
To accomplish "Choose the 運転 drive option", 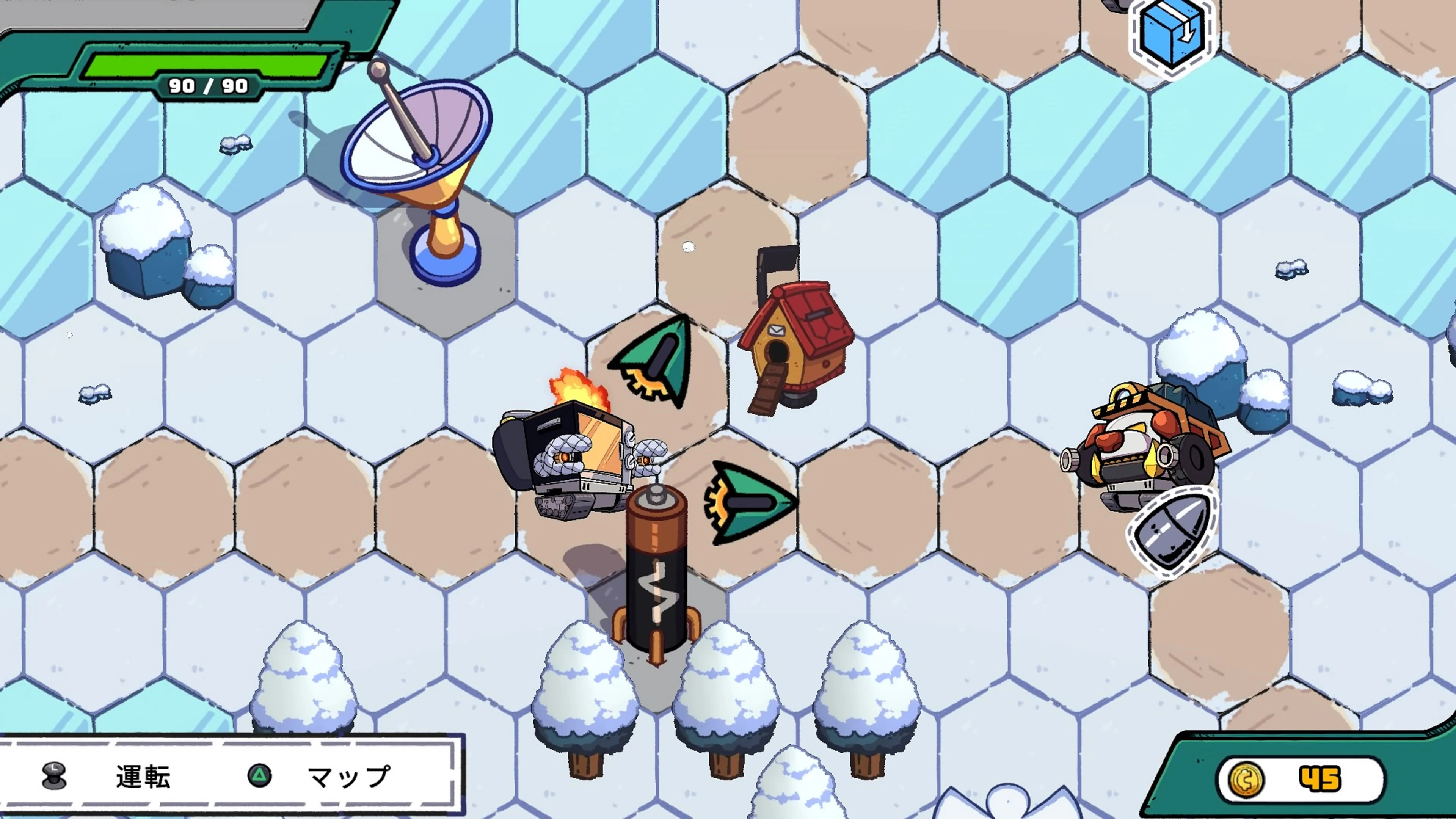I will 143,777.
